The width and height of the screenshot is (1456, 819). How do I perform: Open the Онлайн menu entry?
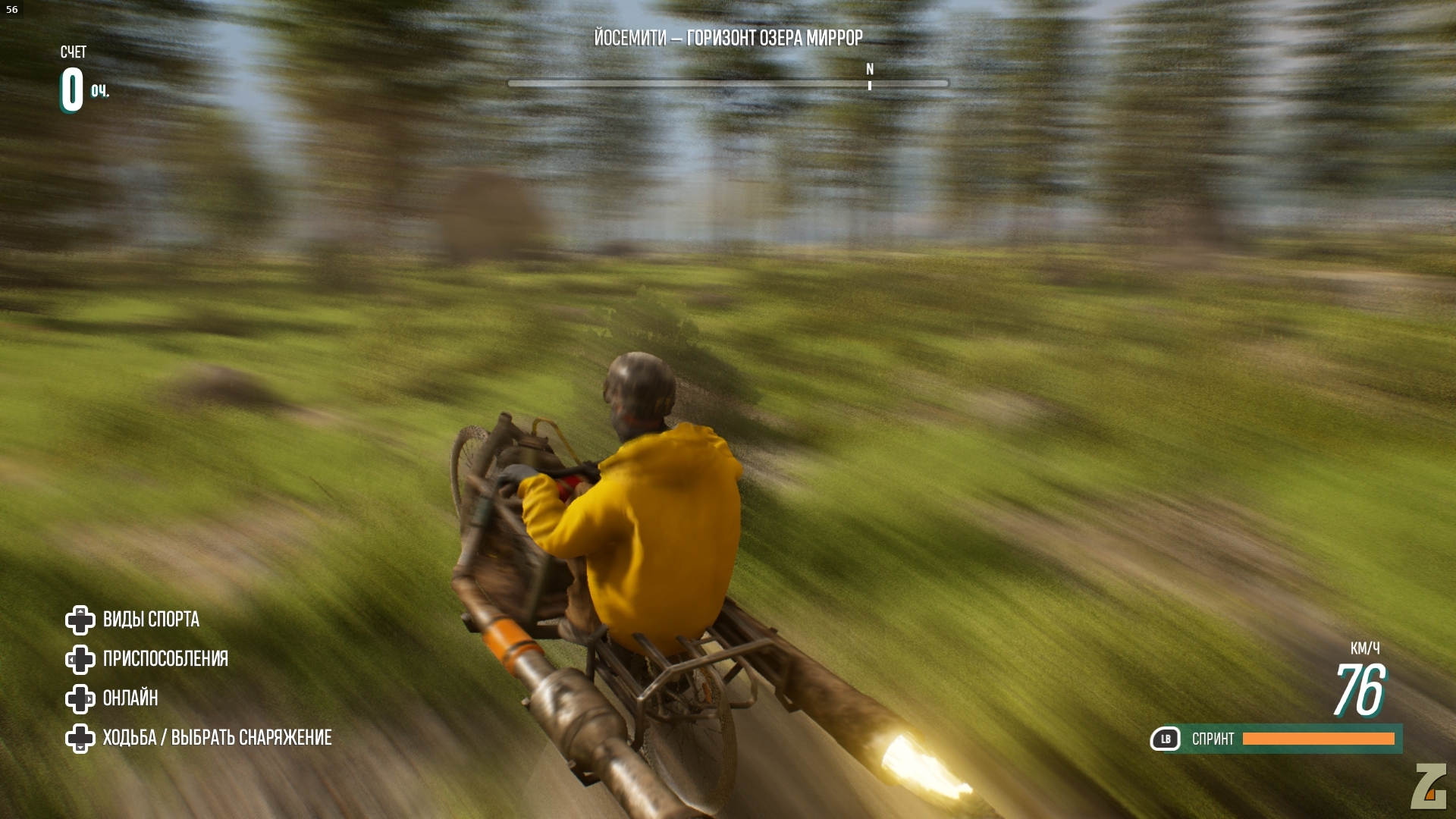click(130, 698)
